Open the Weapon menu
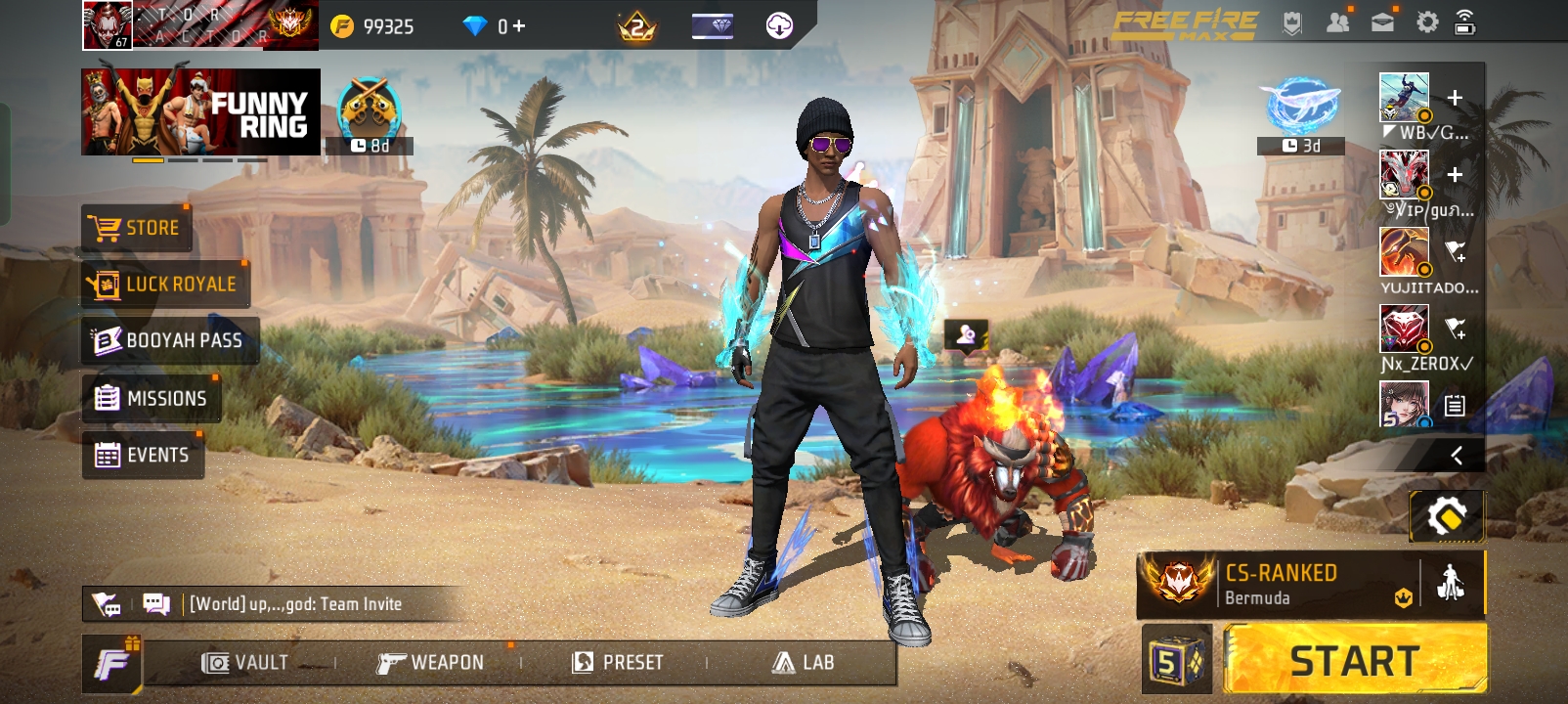This screenshot has height=704, width=1568. click(x=434, y=662)
